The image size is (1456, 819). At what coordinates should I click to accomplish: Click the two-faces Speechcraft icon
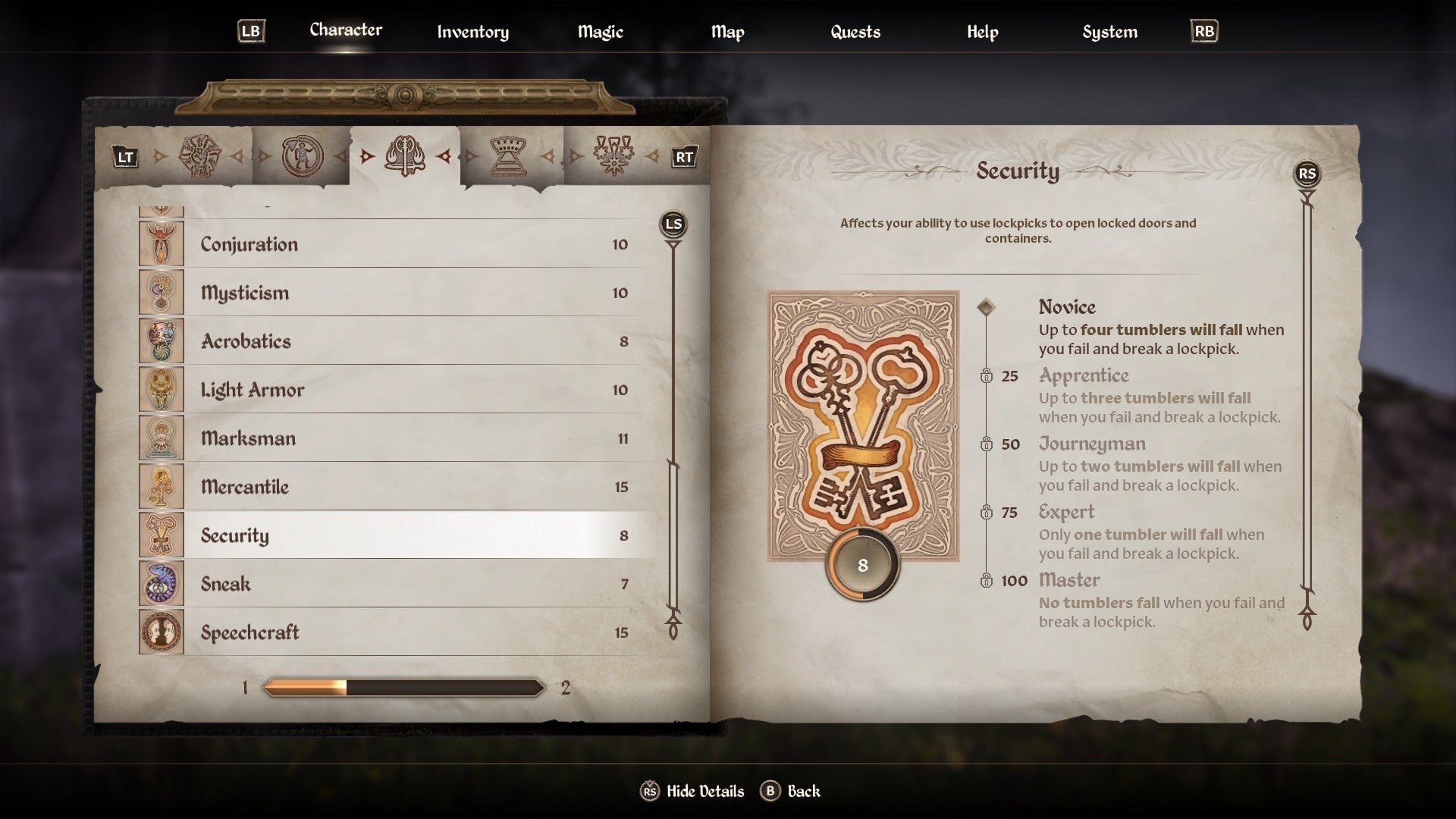(162, 632)
